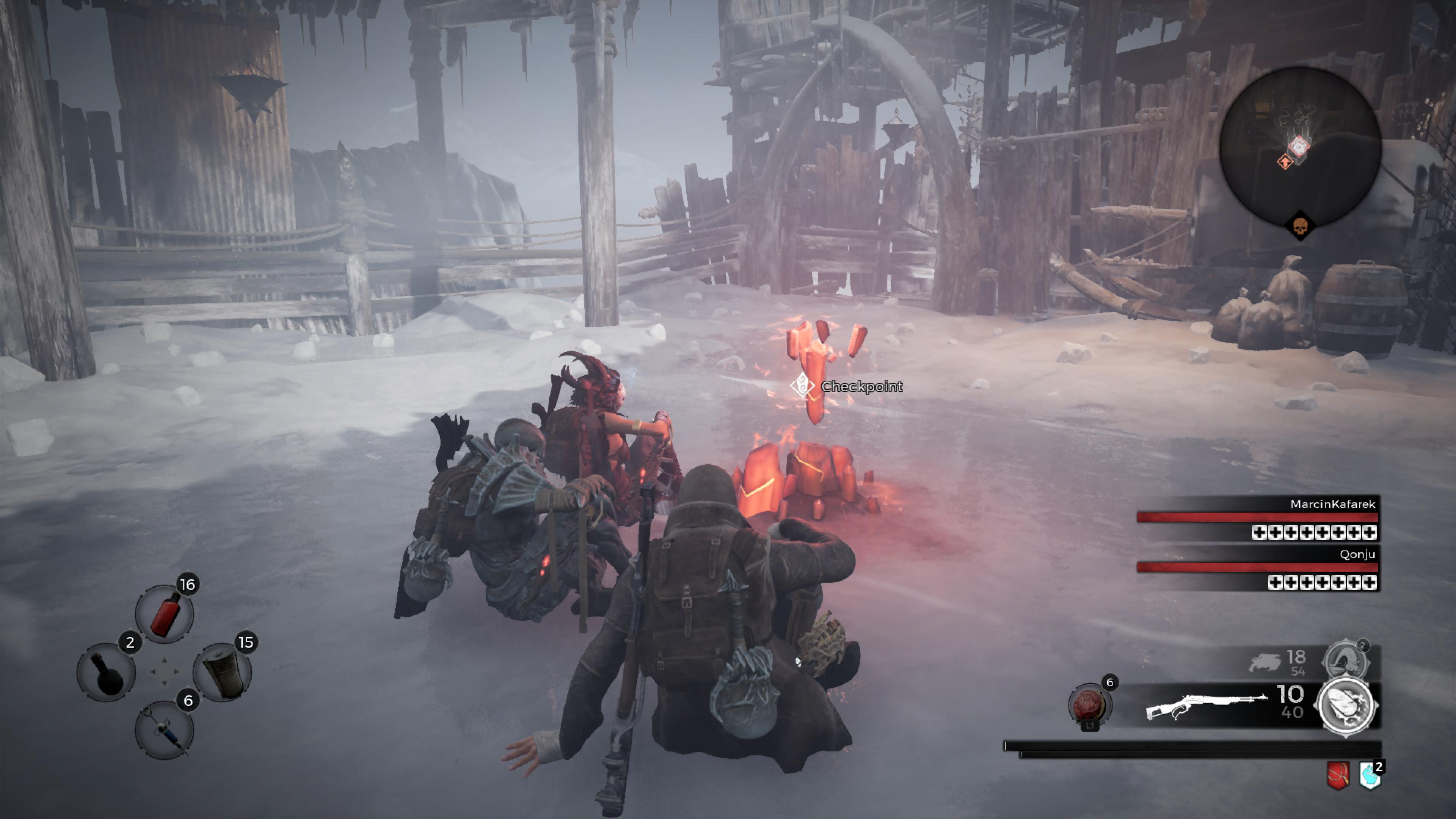Choose the bandage roll quick-item slot

[x=223, y=673]
